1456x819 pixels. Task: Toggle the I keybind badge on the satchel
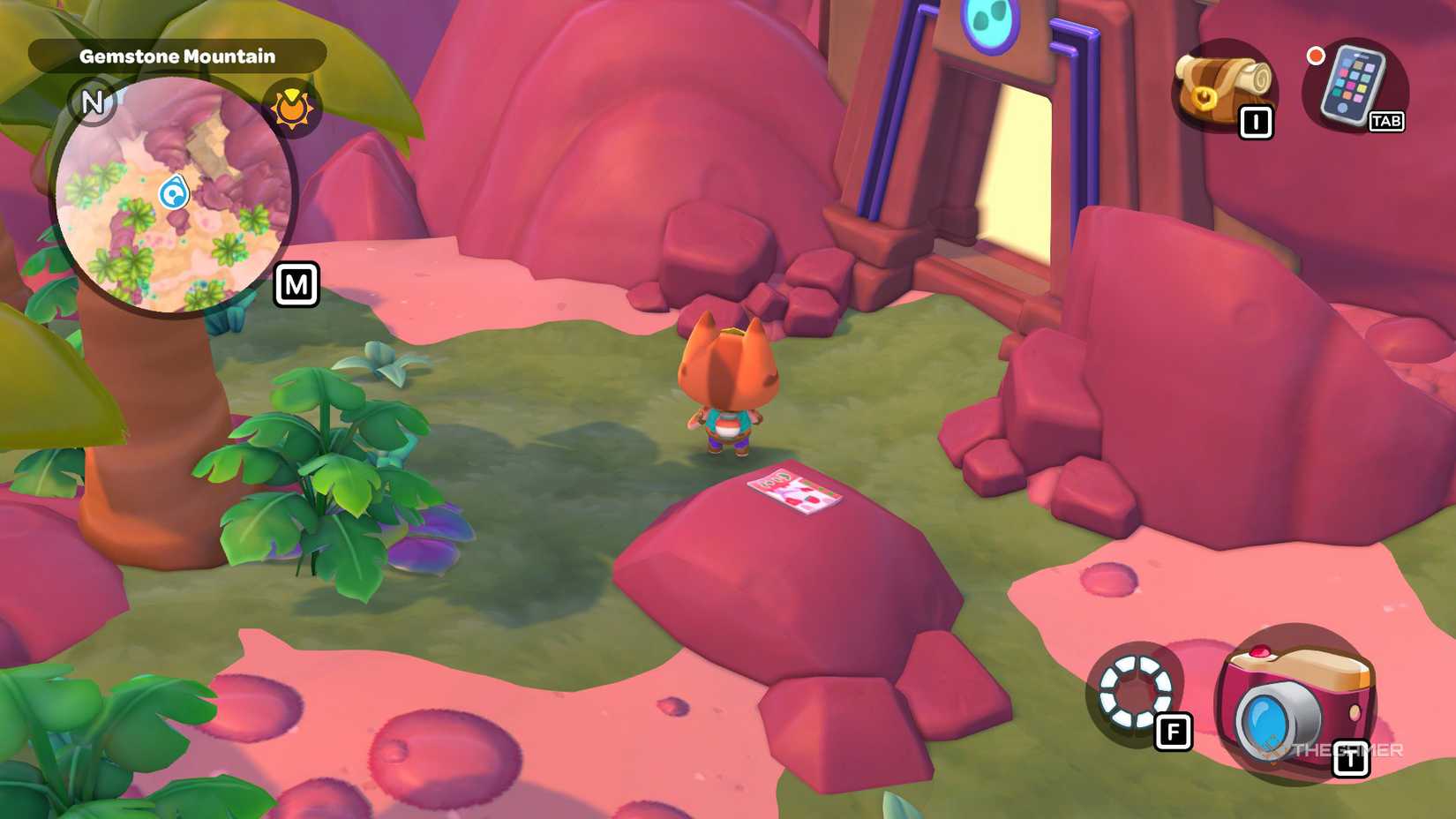[1257, 123]
